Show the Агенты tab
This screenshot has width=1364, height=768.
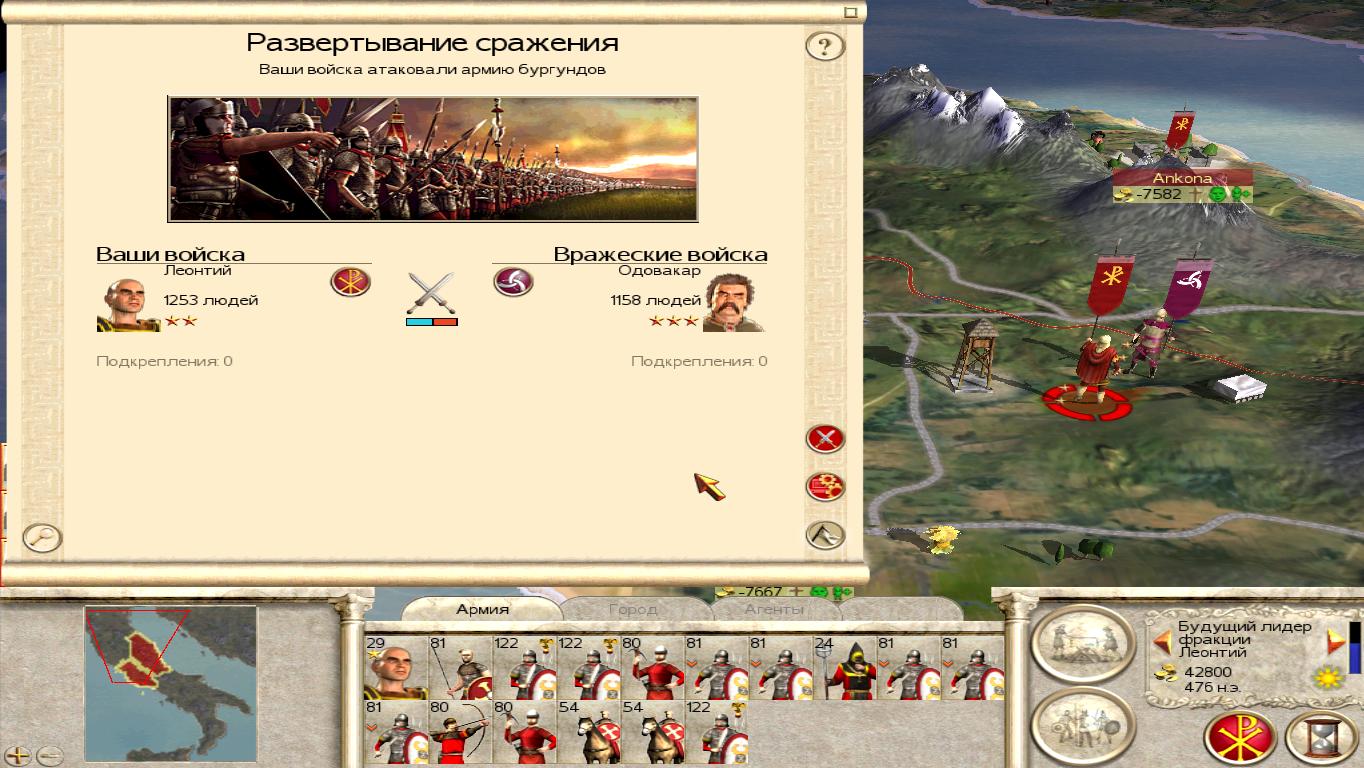(x=773, y=609)
